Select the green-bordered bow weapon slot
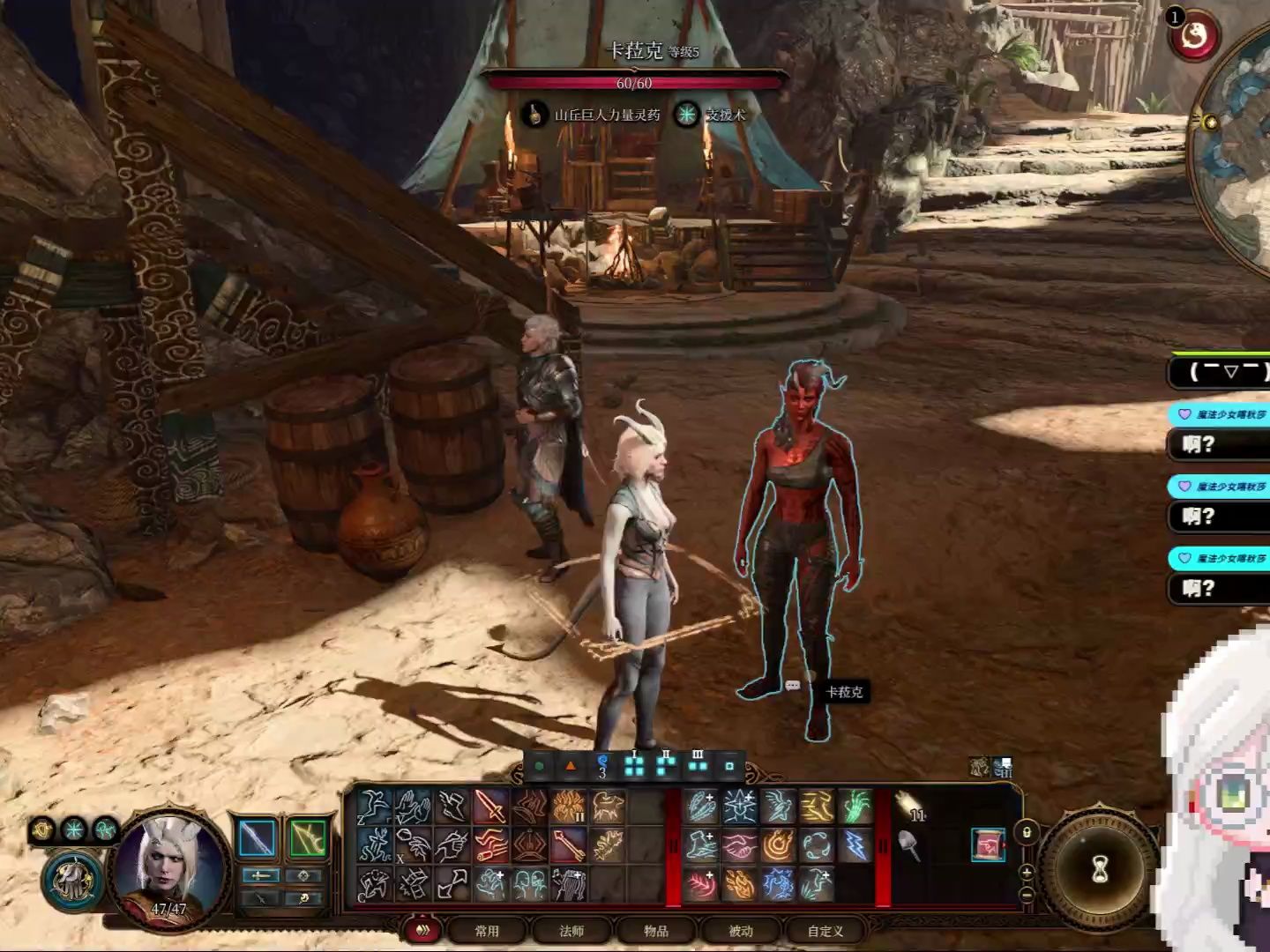Screen dimensions: 1270x952 click(307, 838)
